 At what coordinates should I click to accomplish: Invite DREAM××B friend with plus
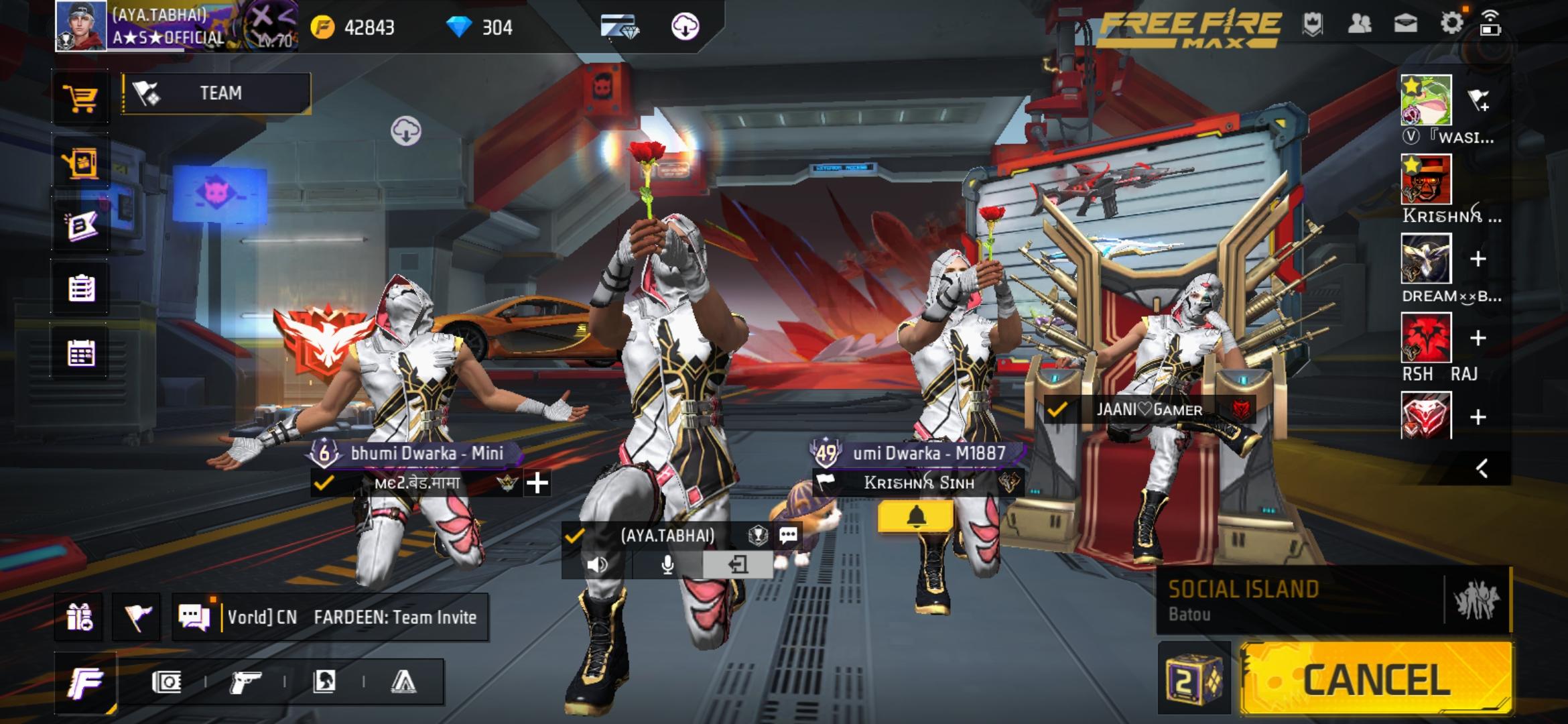tap(1478, 259)
